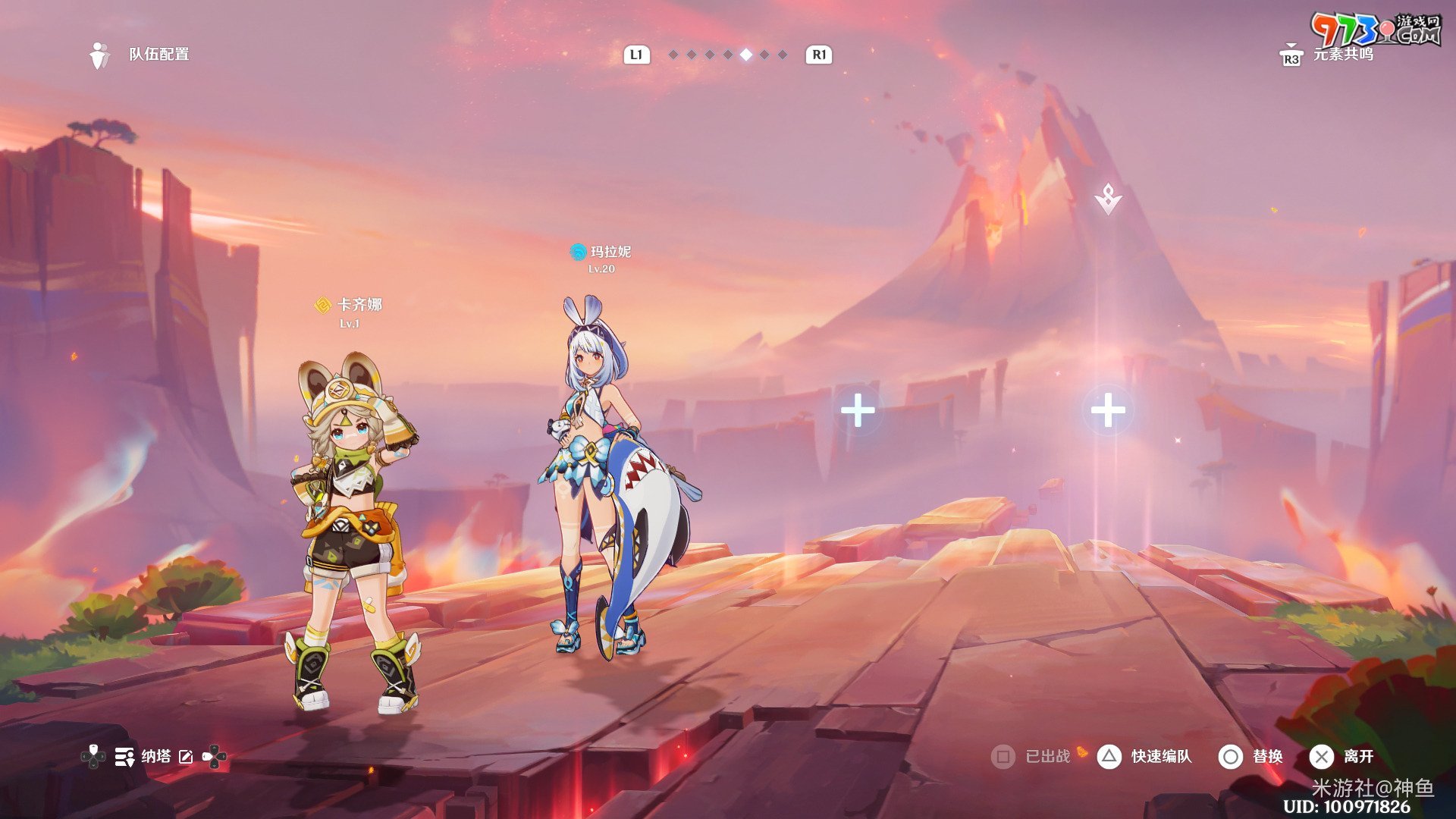Click the greyed 已出战 deployed label
This screenshot has height=819, width=1456.
click(x=1046, y=756)
